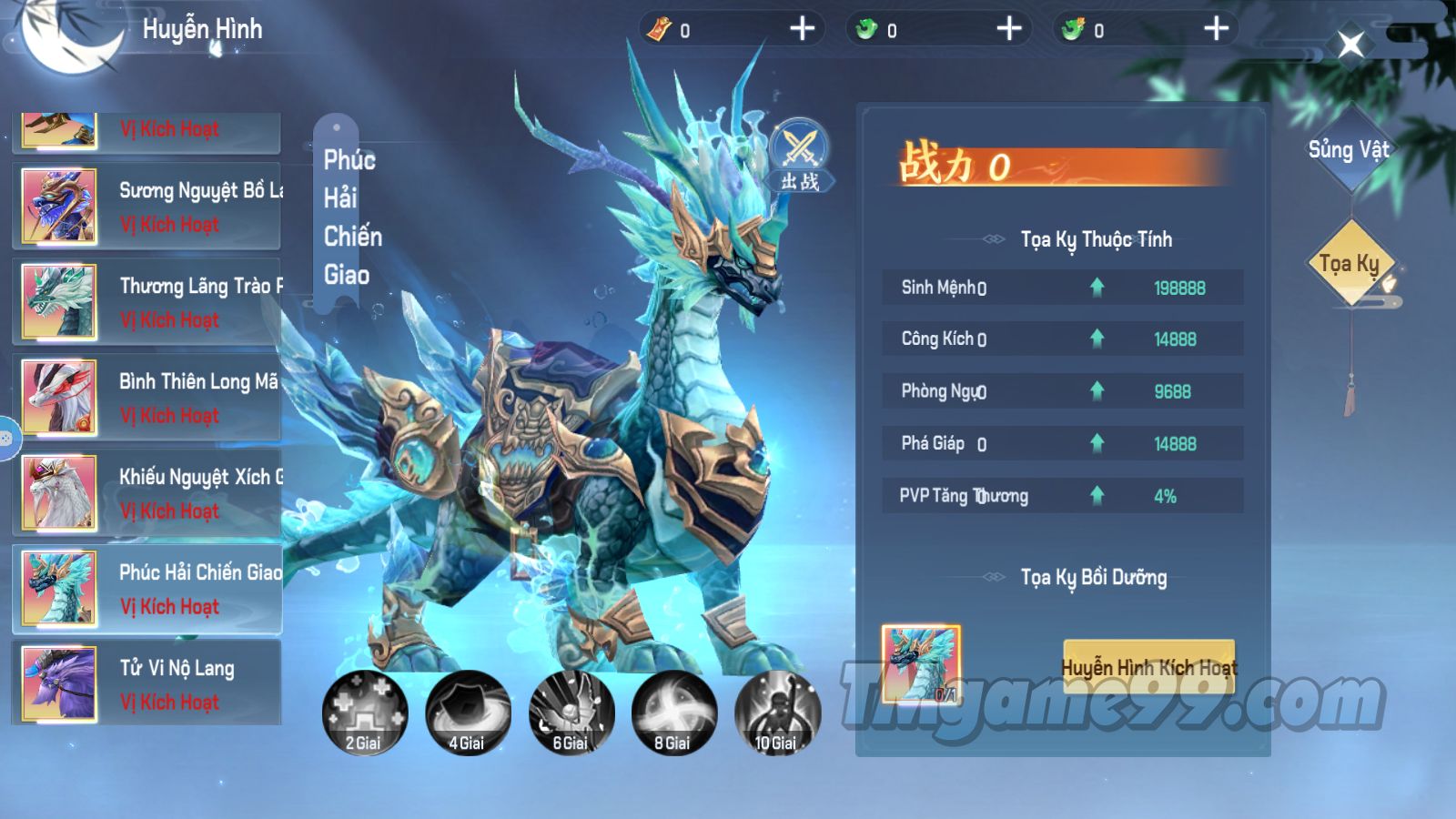Switch to the Tọa Kỵ tab

click(1350, 264)
